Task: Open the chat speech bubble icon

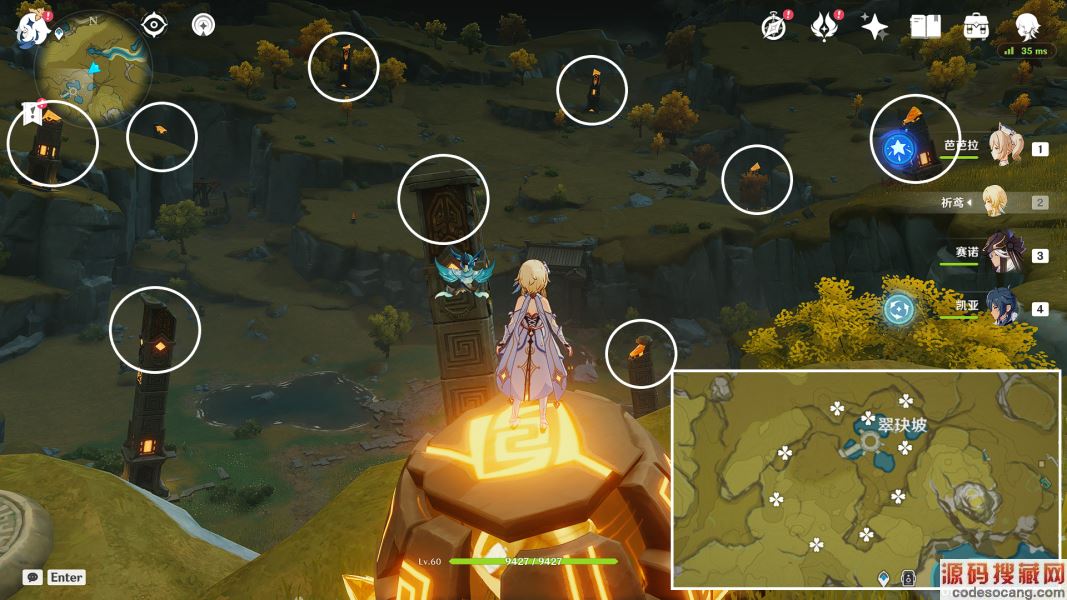Action: (33, 577)
